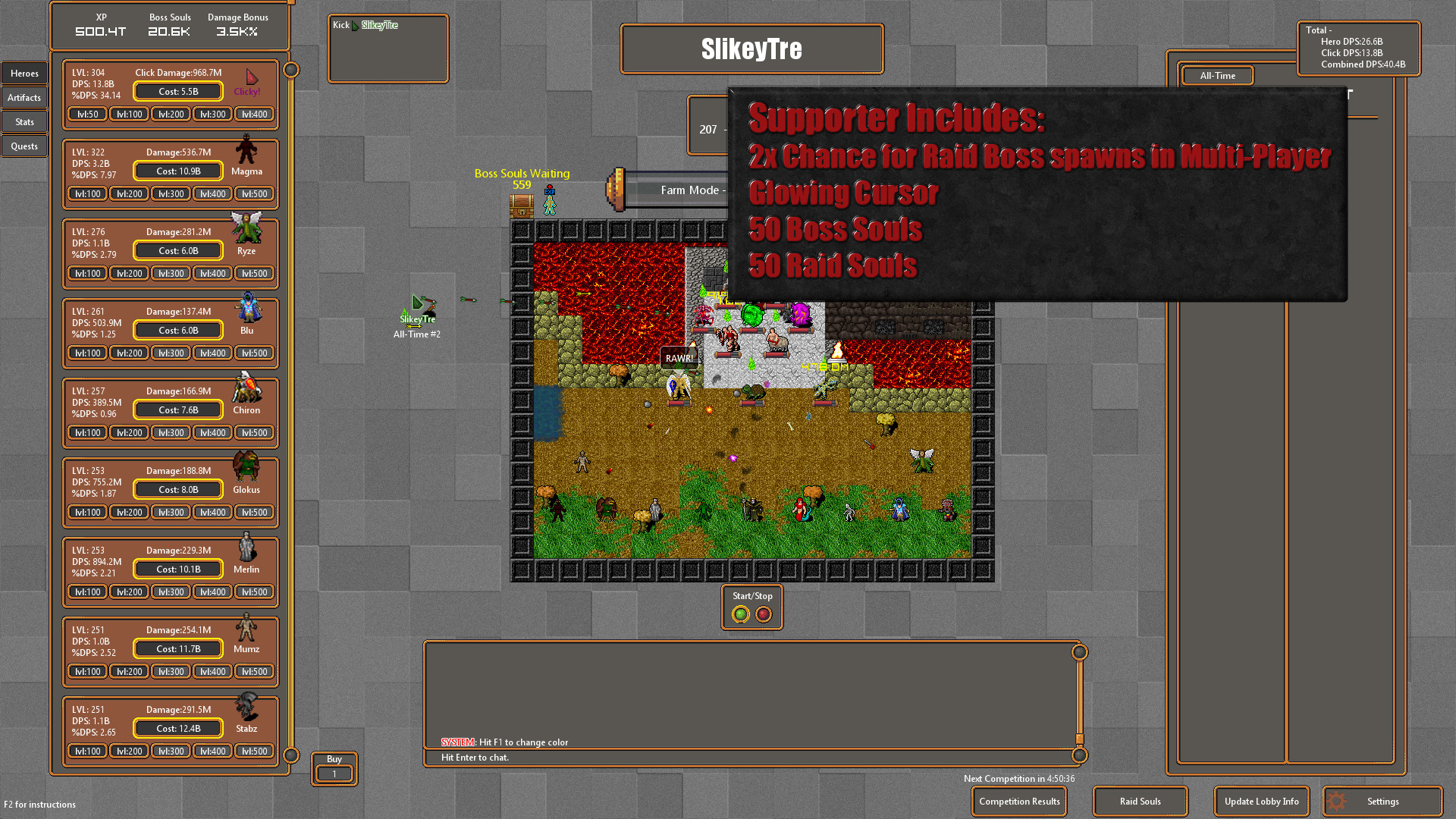Open the All-Time leaderboard selector

(1217, 75)
